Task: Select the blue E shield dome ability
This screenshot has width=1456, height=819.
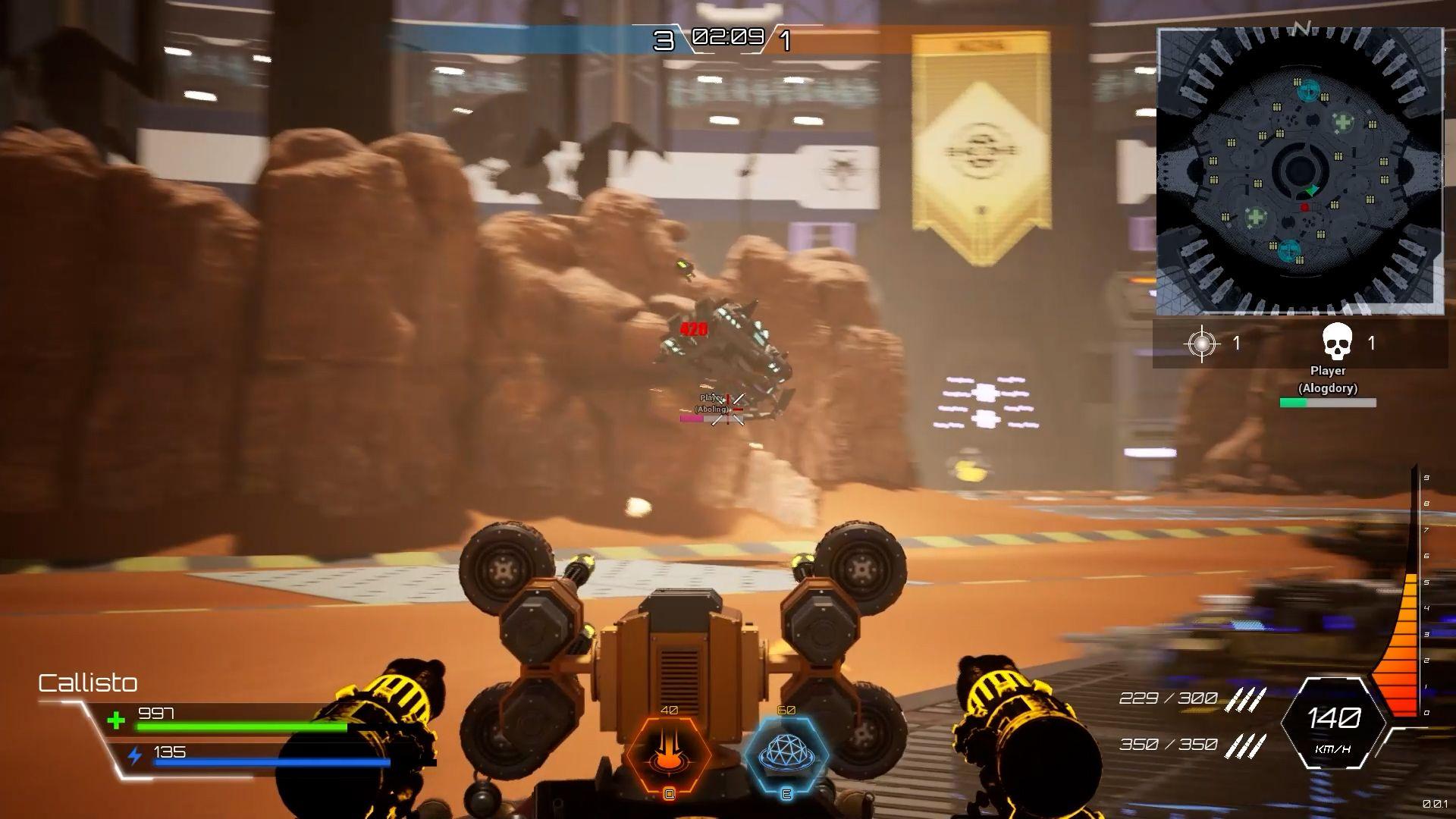Action: pos(785,755)
